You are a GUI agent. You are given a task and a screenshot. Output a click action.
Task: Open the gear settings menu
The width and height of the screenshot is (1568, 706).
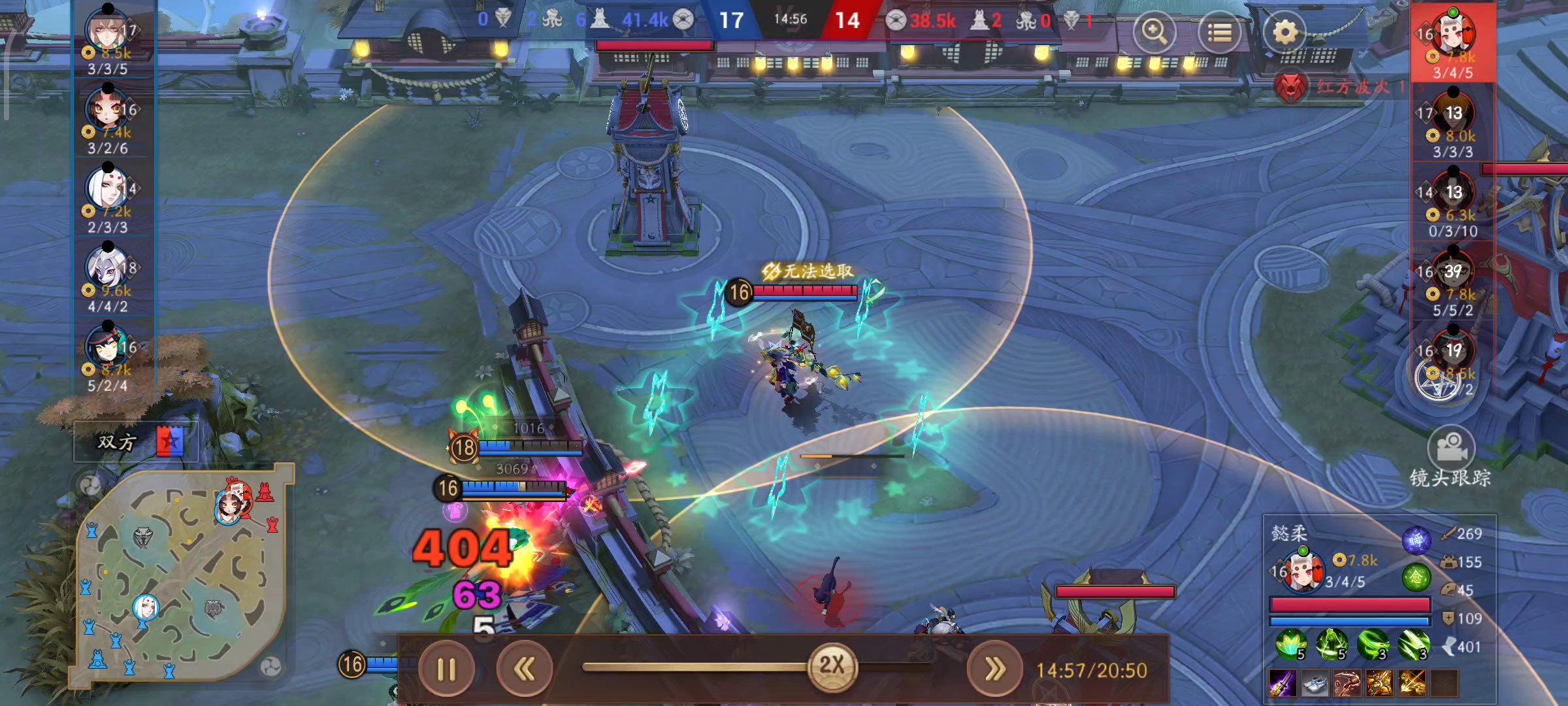point(1284,32)
